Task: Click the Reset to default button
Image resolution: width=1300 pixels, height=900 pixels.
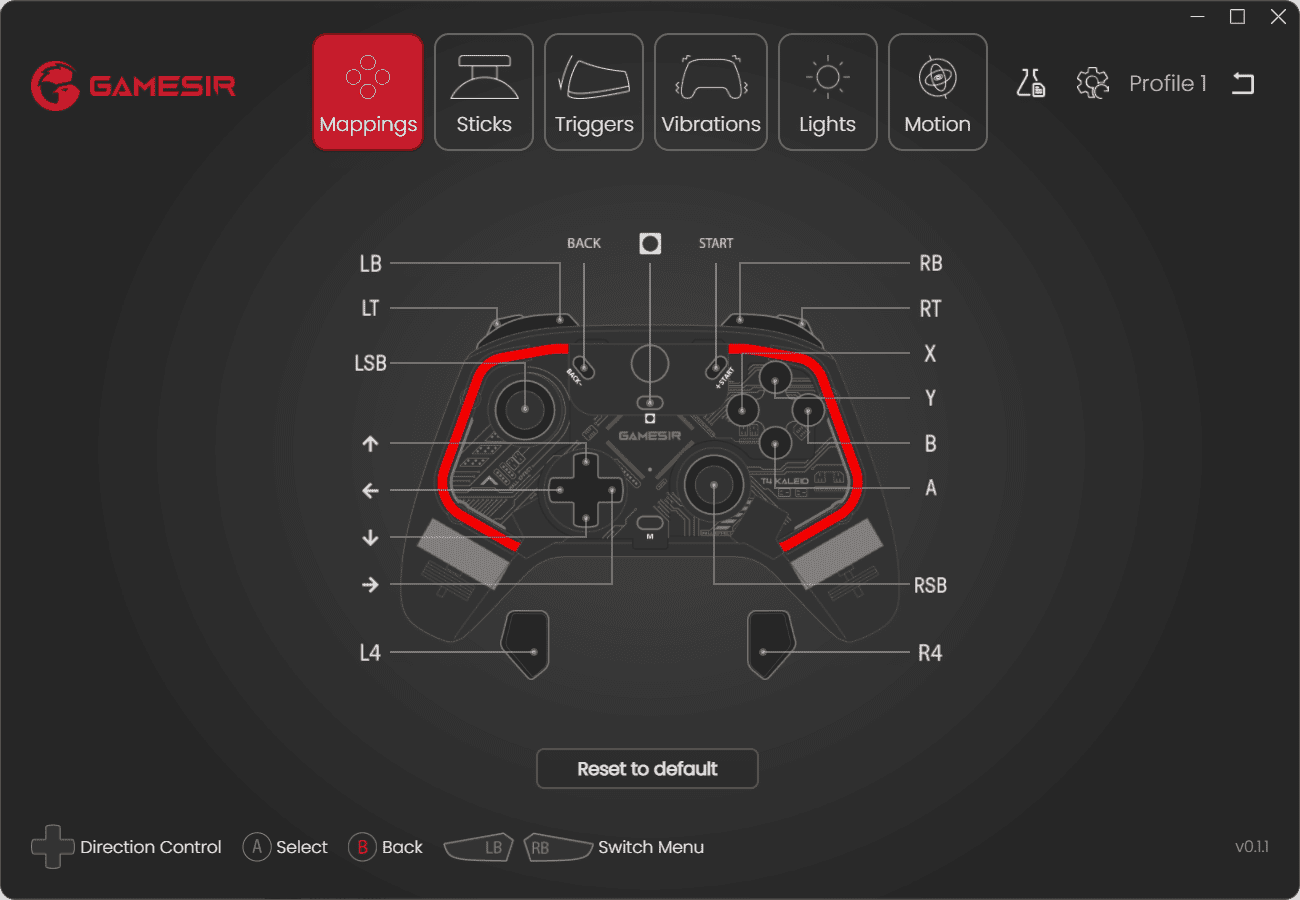Action: coord(647,768)
